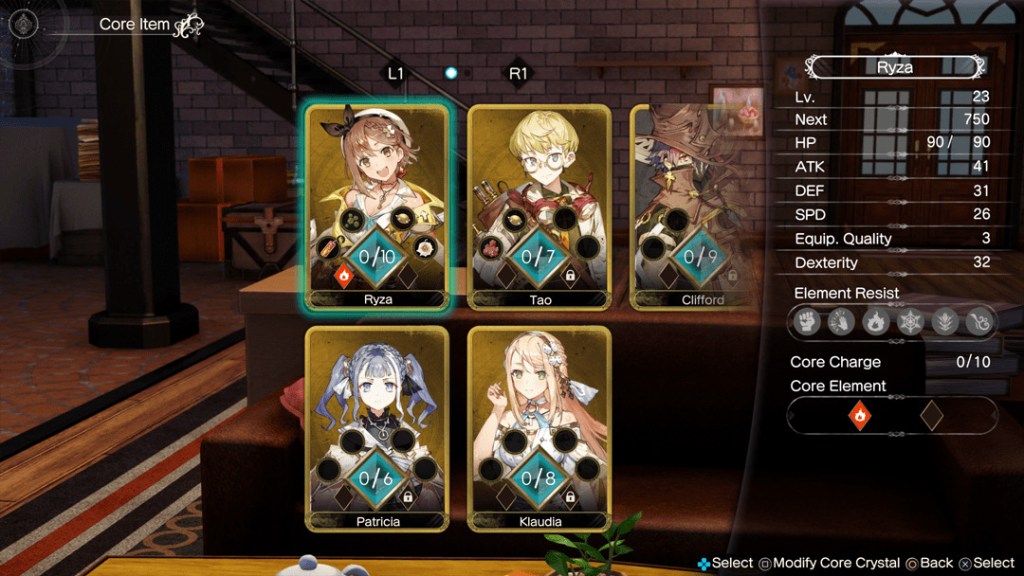Click Tao's 0/7 core charge diamond

coord(539,256)
